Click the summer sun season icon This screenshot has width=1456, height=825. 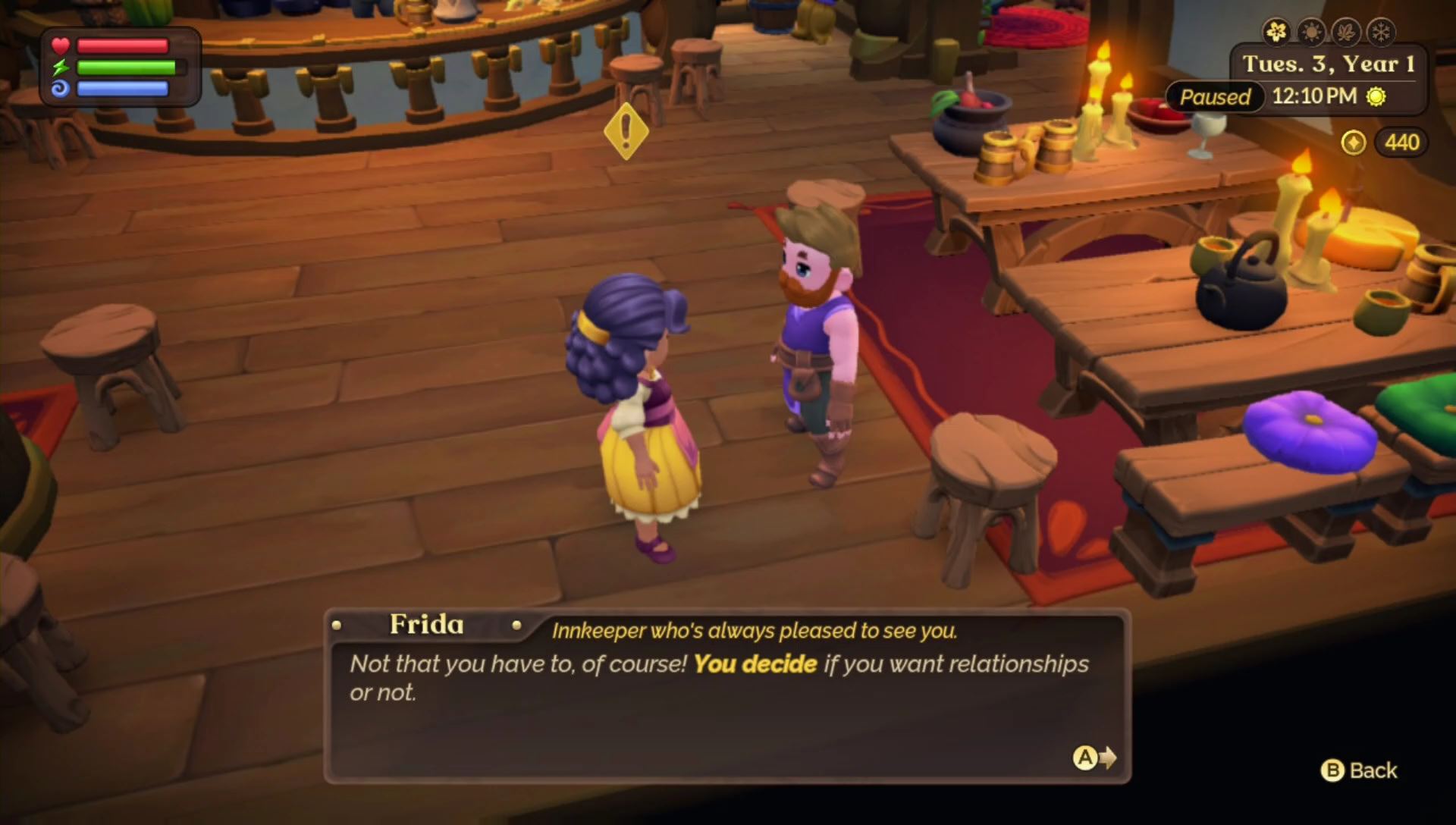click(1310, 32)
